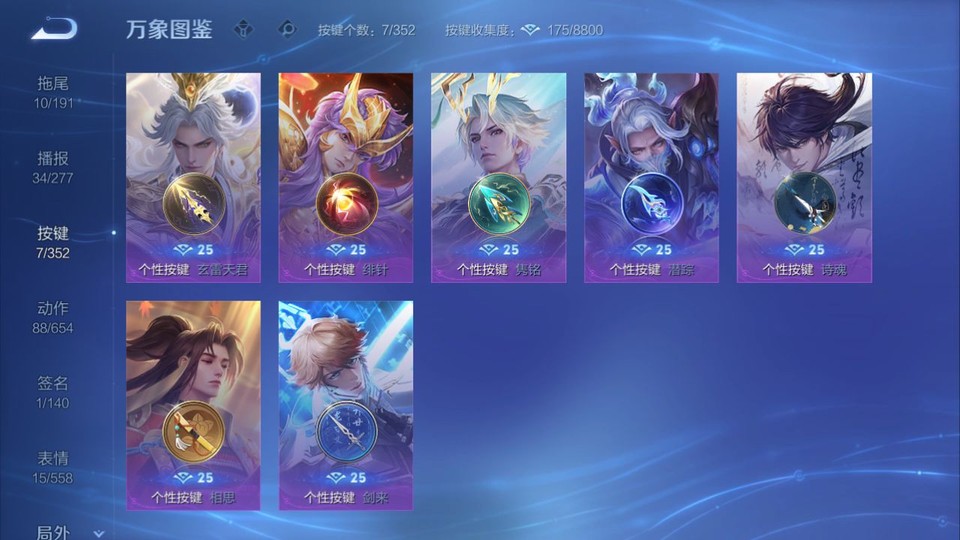Switch to the 签名 category tab
Image resolution: width=960 pixels, height=540 pixels.
coord(54,392)
